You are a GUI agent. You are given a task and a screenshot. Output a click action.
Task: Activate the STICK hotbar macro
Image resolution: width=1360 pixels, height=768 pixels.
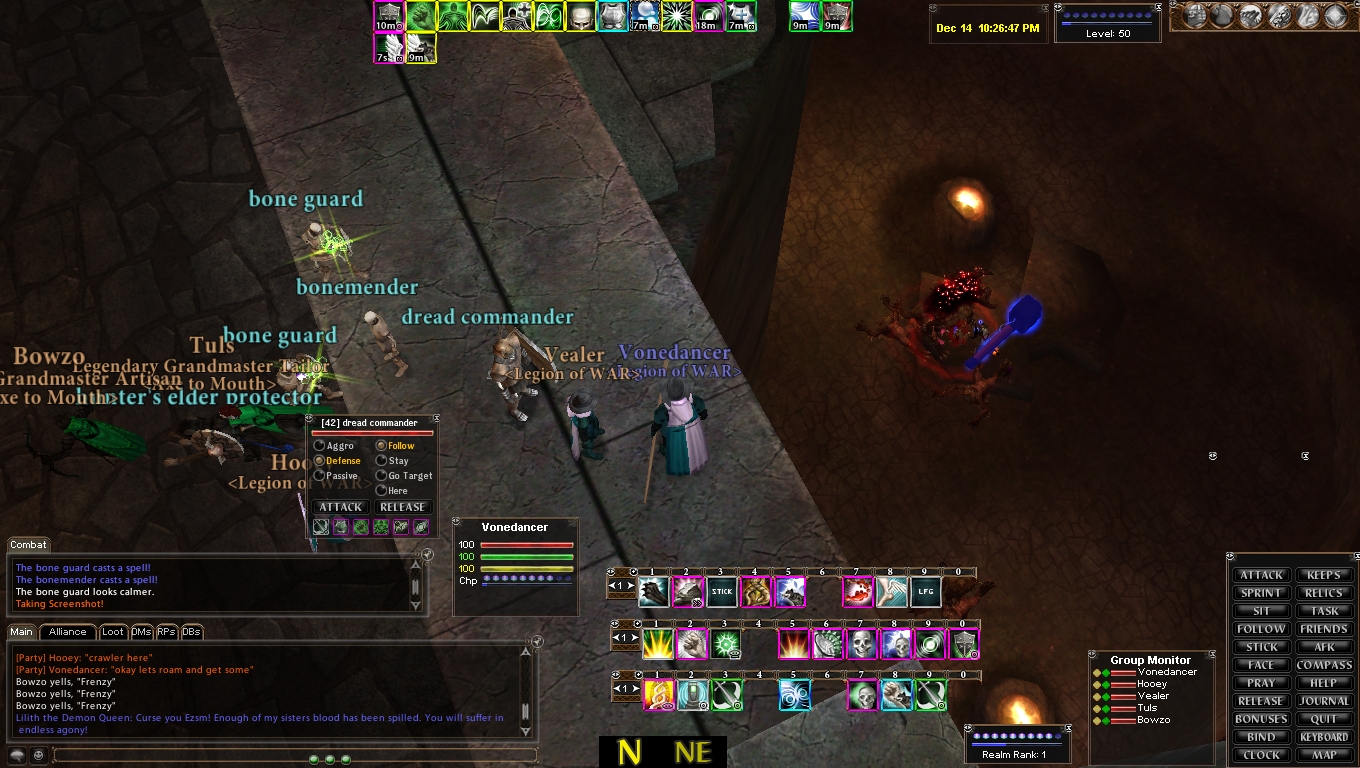722,592
